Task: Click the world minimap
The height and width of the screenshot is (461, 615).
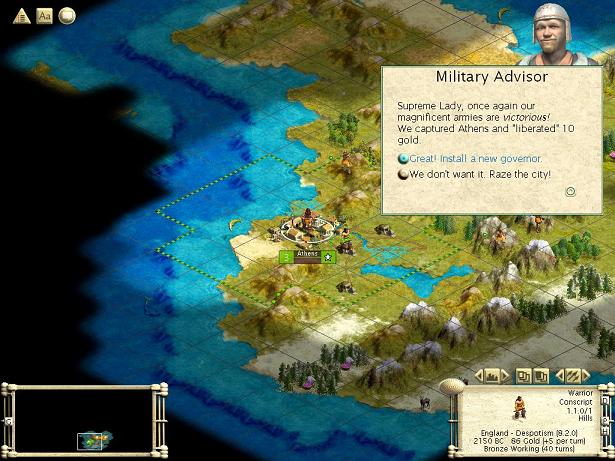Action: (78, 418)
